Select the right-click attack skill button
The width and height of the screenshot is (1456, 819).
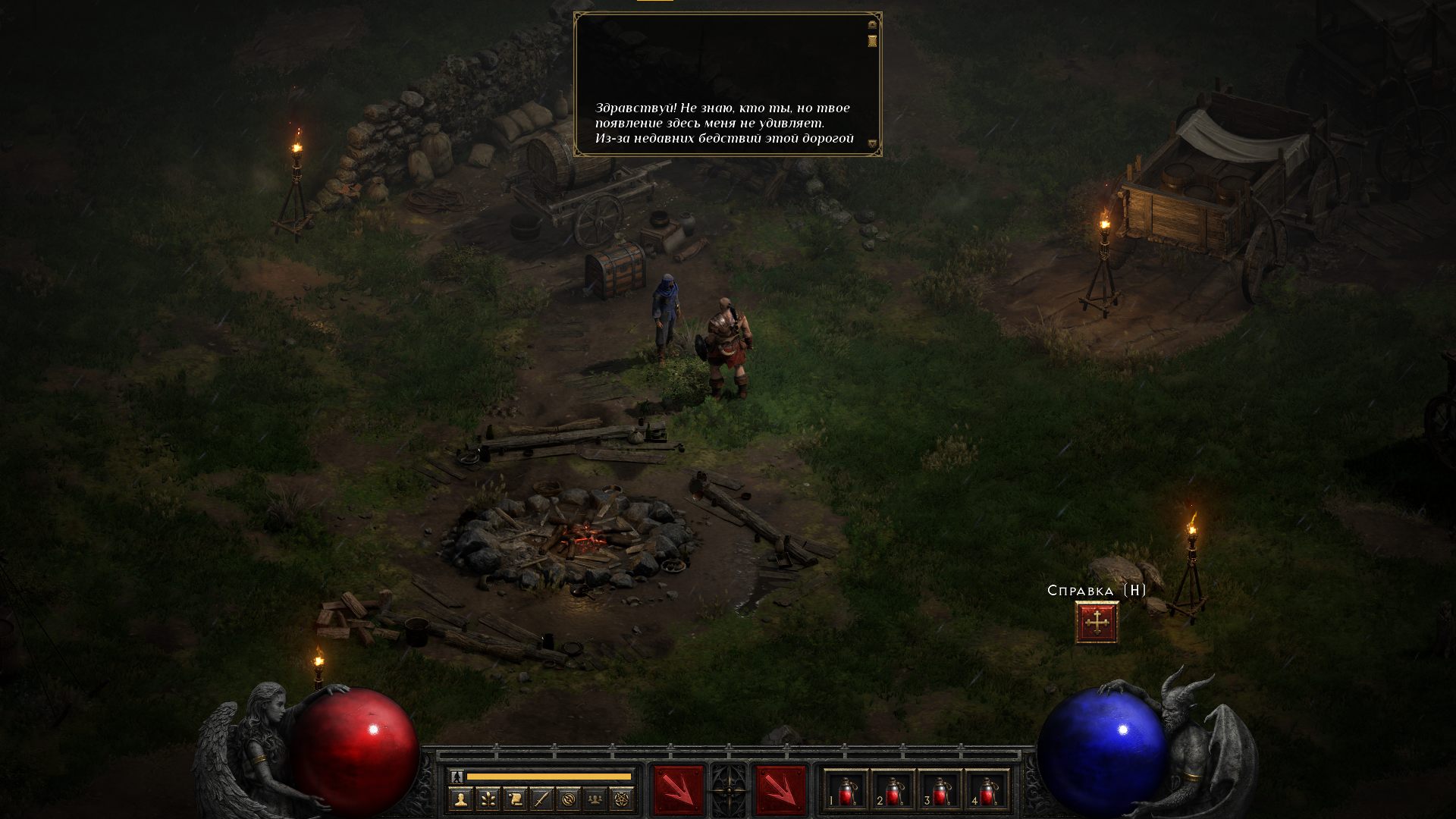pos(780,790)
